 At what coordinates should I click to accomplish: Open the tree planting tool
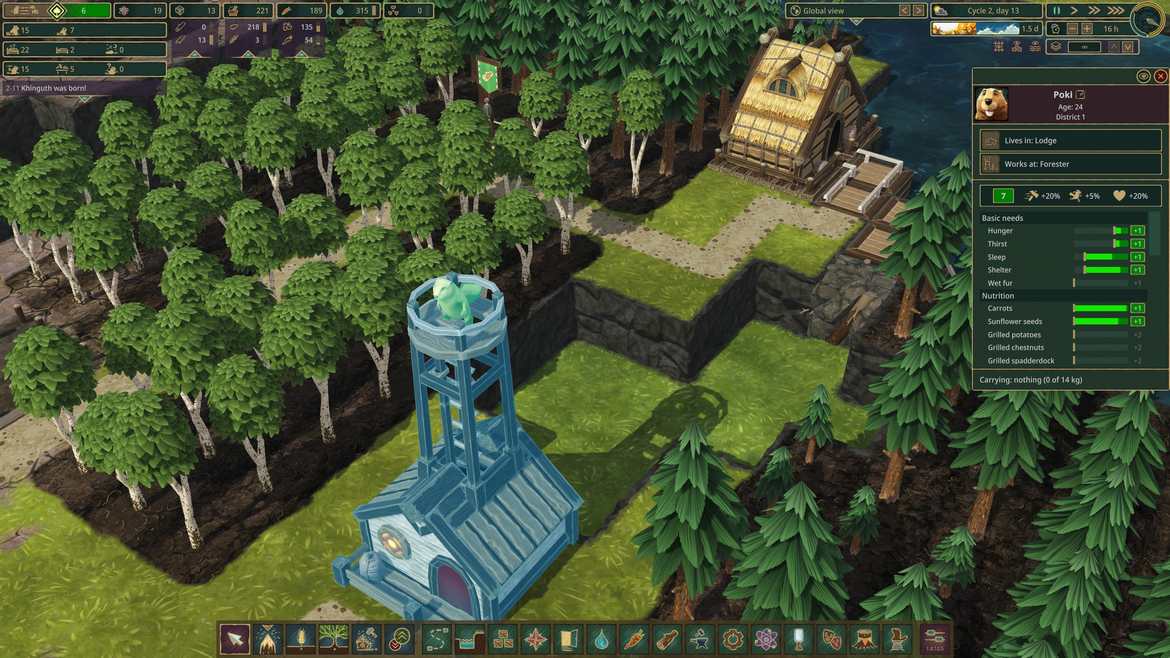pyautogui.click(x=333, y=638)
